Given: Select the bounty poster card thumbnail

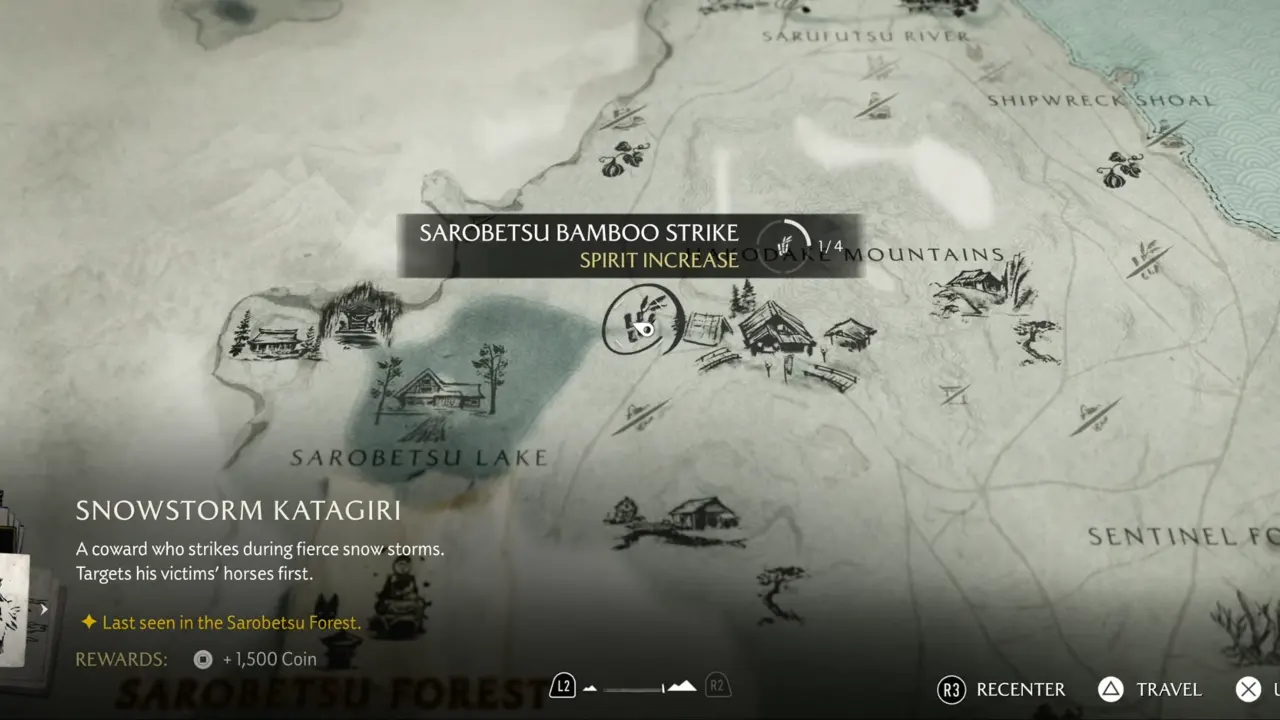Looking at the screenshot, I should coord(14,610).
